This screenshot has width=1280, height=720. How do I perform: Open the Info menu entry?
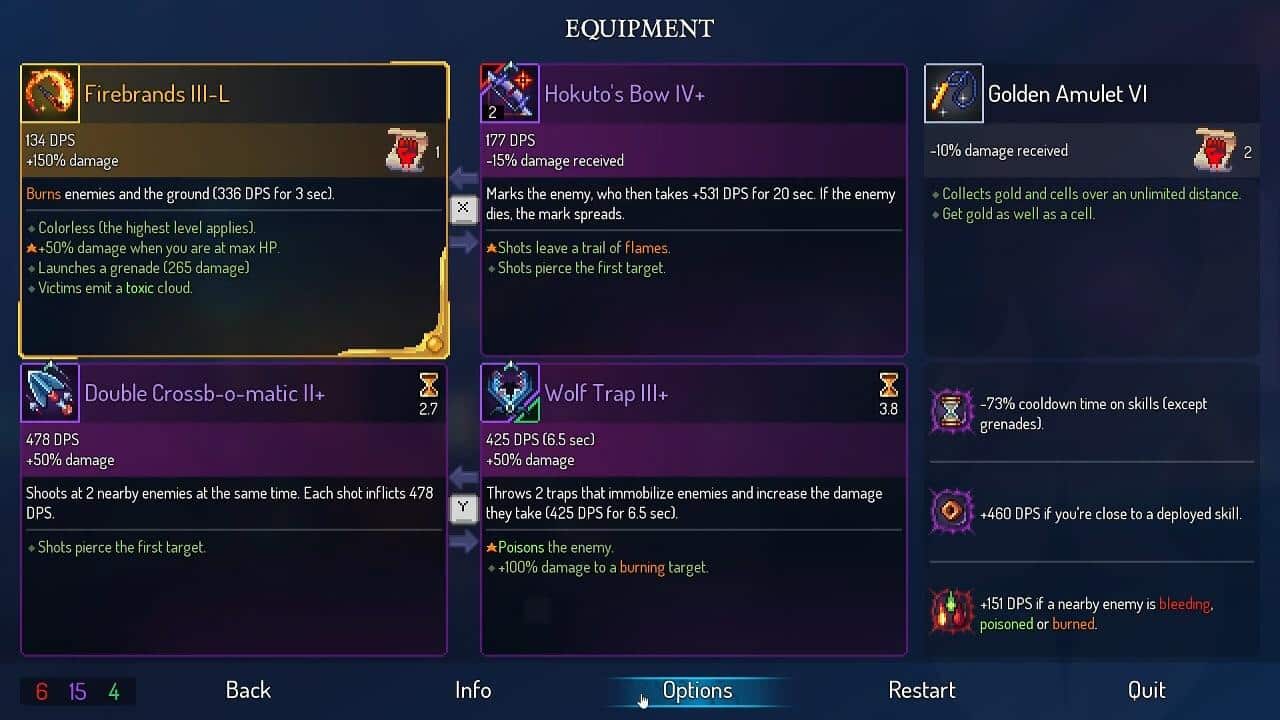tap(473, 690)
